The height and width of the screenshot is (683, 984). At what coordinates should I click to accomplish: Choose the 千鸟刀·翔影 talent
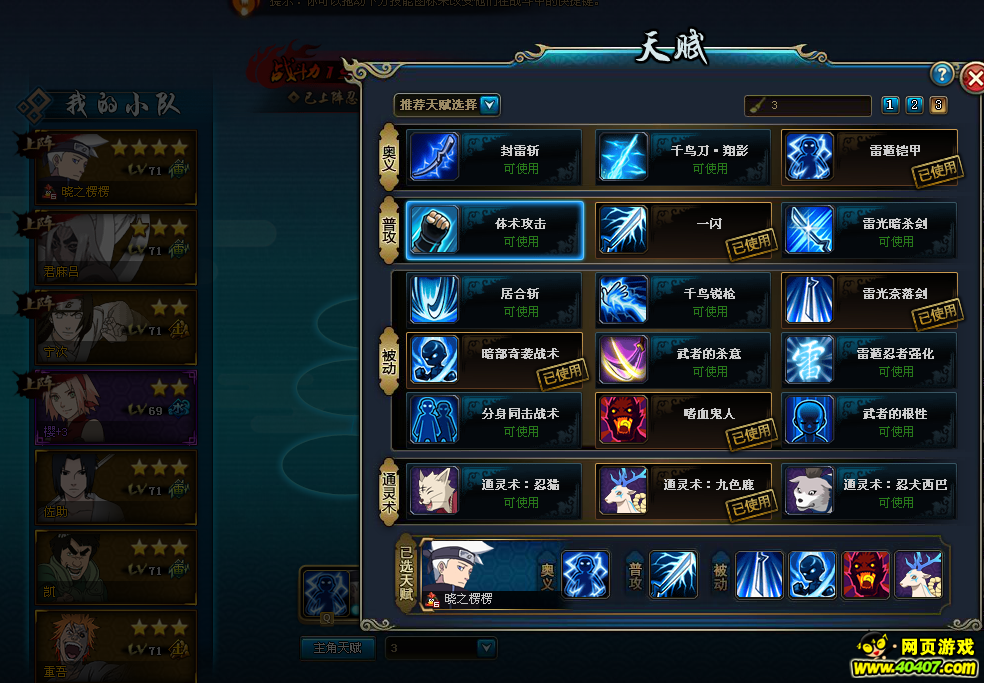click(x=683, y=158)
